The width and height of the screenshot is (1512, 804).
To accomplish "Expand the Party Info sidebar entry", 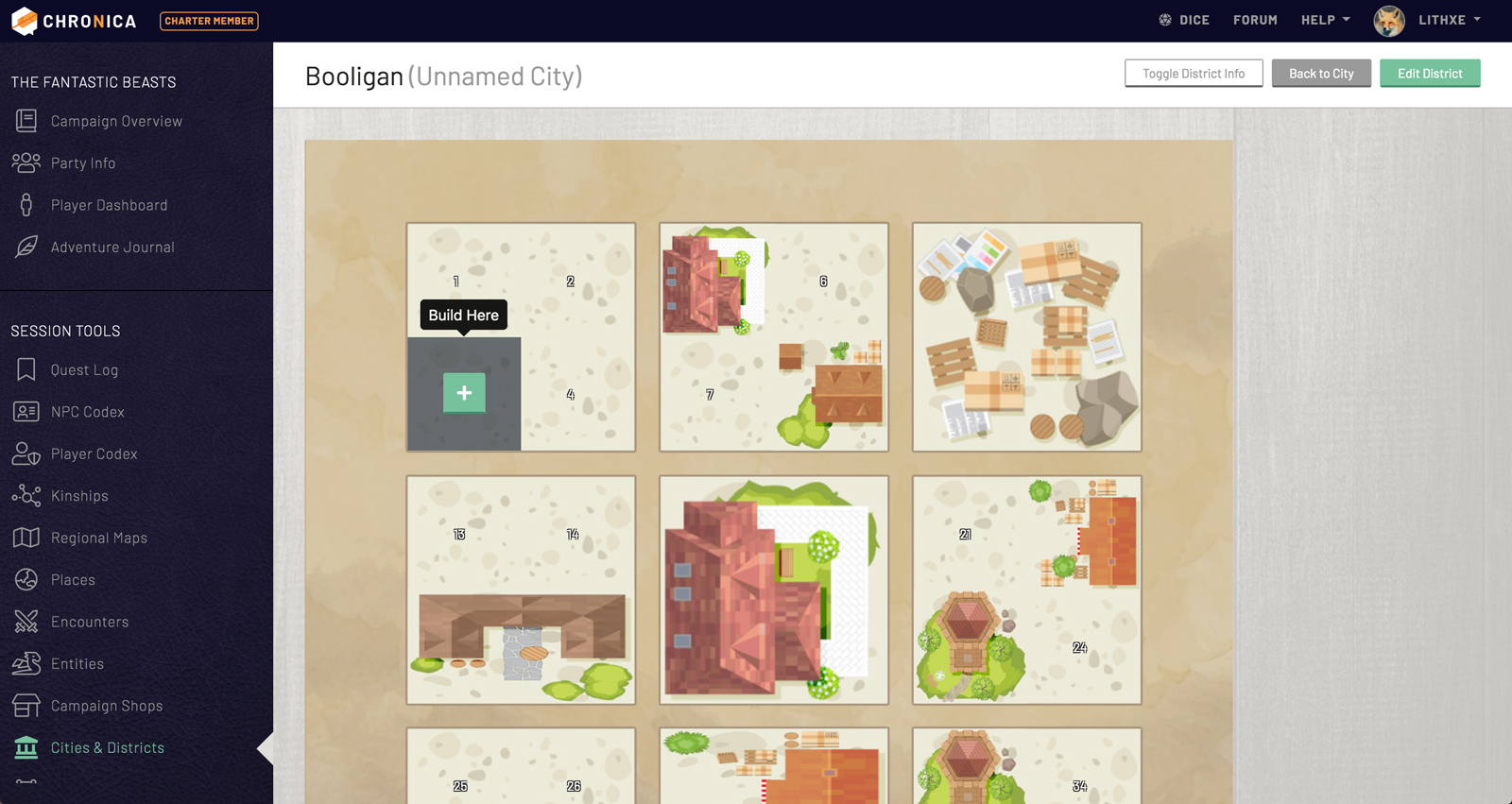I will coord(82,163).
